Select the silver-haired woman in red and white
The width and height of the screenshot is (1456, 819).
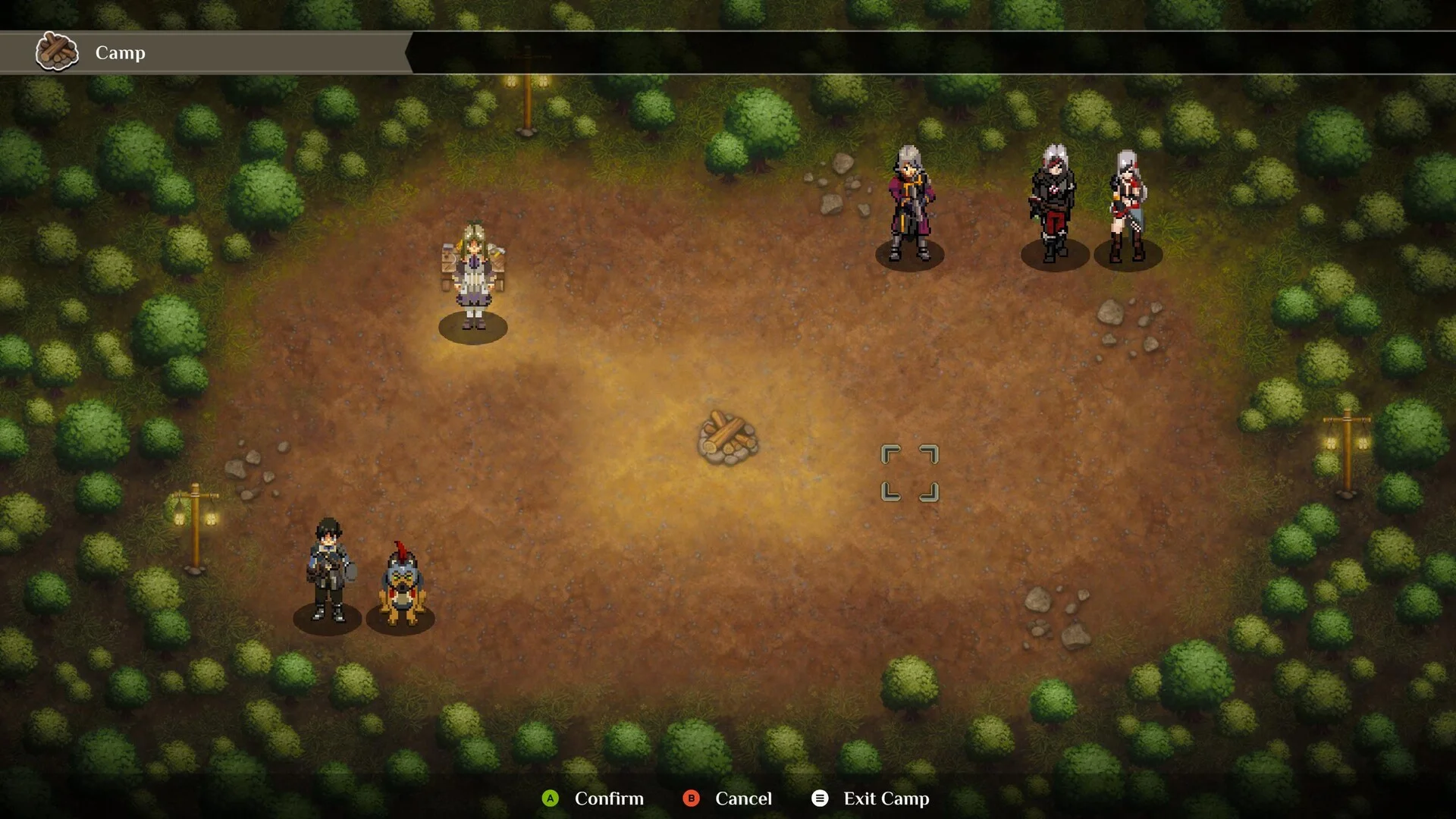tap(1128, 205)
